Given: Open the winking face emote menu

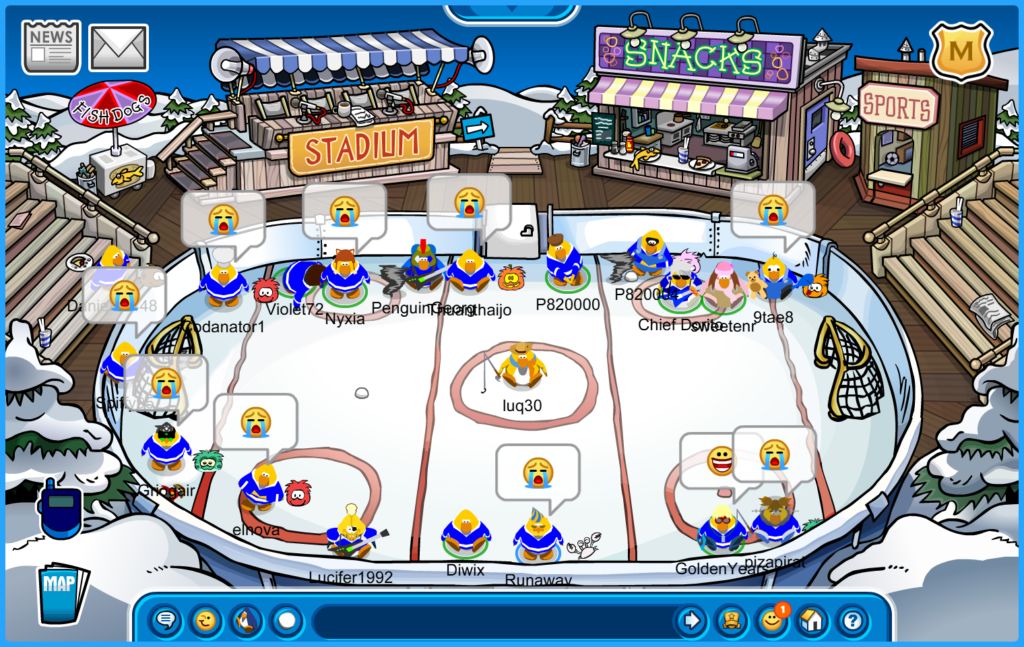Looking at the screenshot, I should point(206,621).
